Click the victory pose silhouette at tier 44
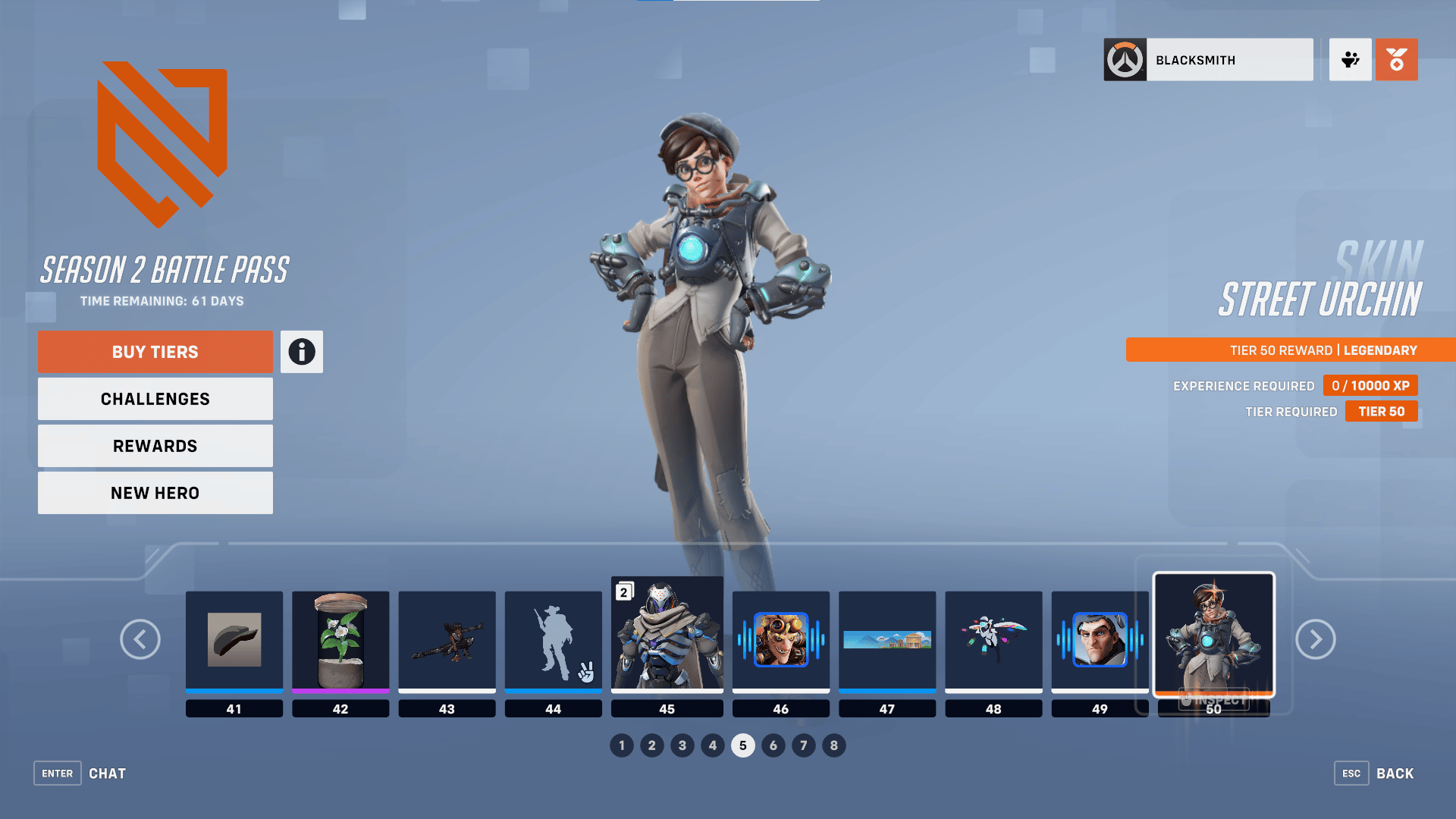The height and width of the screenshot is (819, 1456). [553, 641]
